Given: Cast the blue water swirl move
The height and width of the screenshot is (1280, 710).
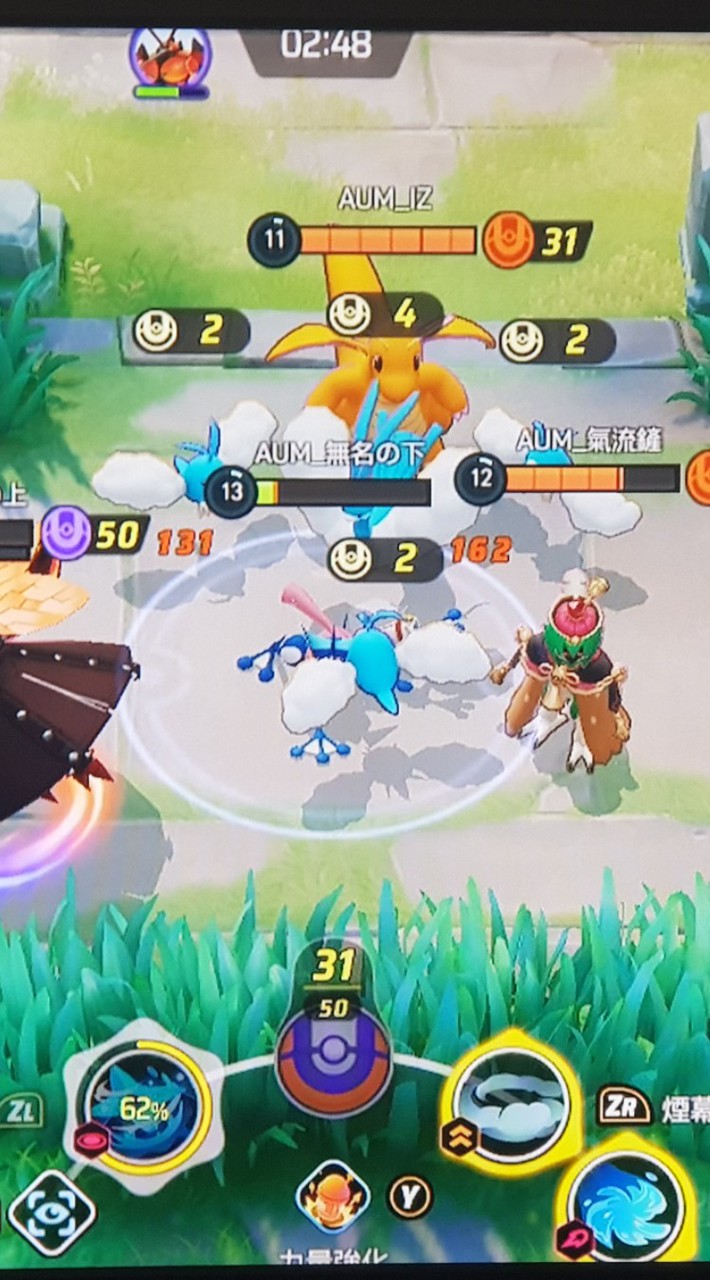Looking at the screenshot, I should 626,1204.
